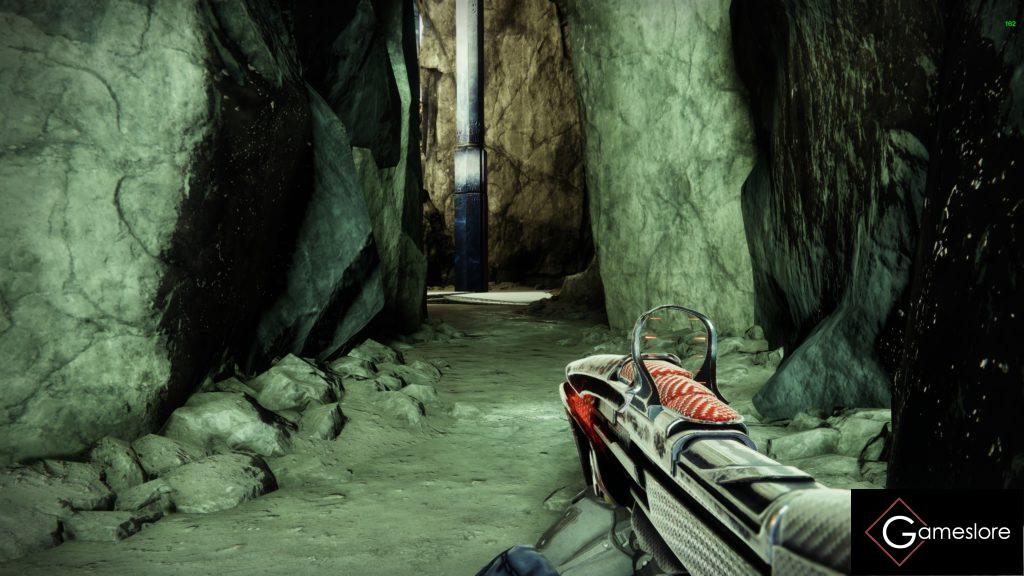Click the Gameslore logo watermark

[x=936, y=532]
